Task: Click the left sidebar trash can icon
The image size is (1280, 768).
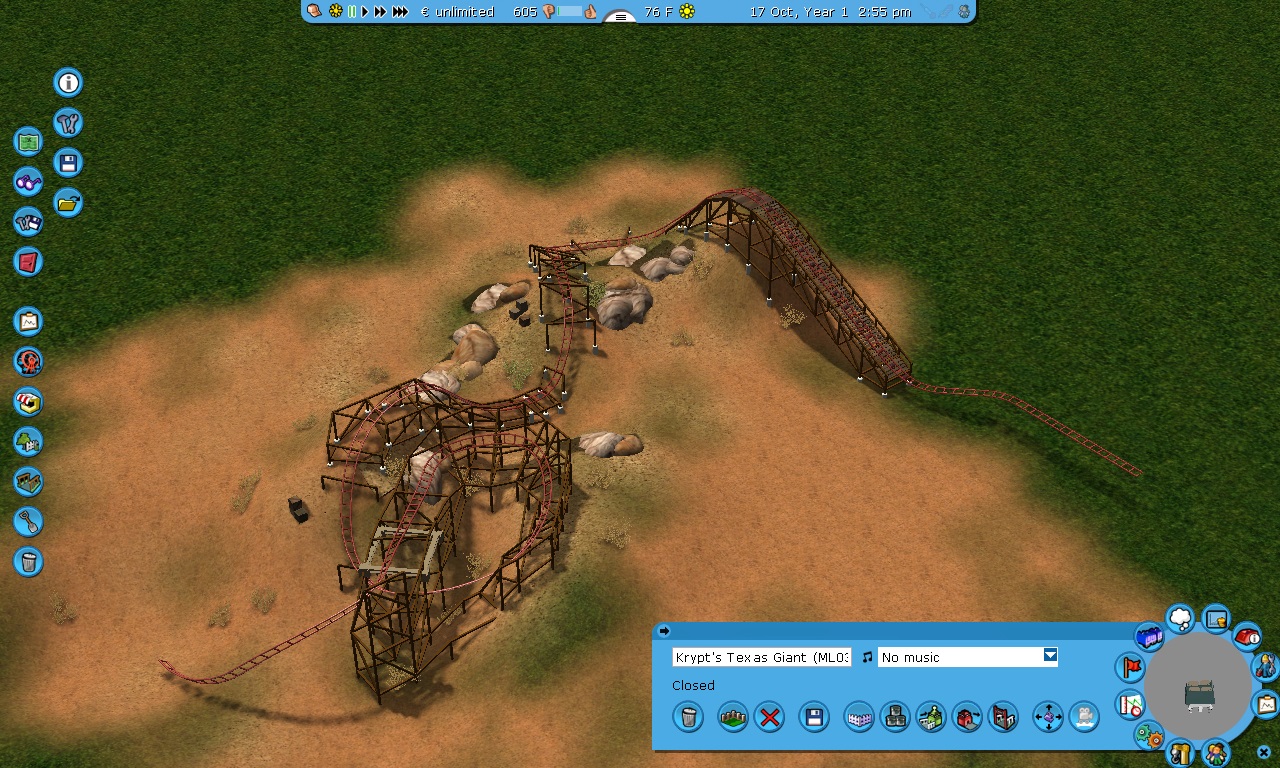Action: pyautogui.click(x=29, y=561)
